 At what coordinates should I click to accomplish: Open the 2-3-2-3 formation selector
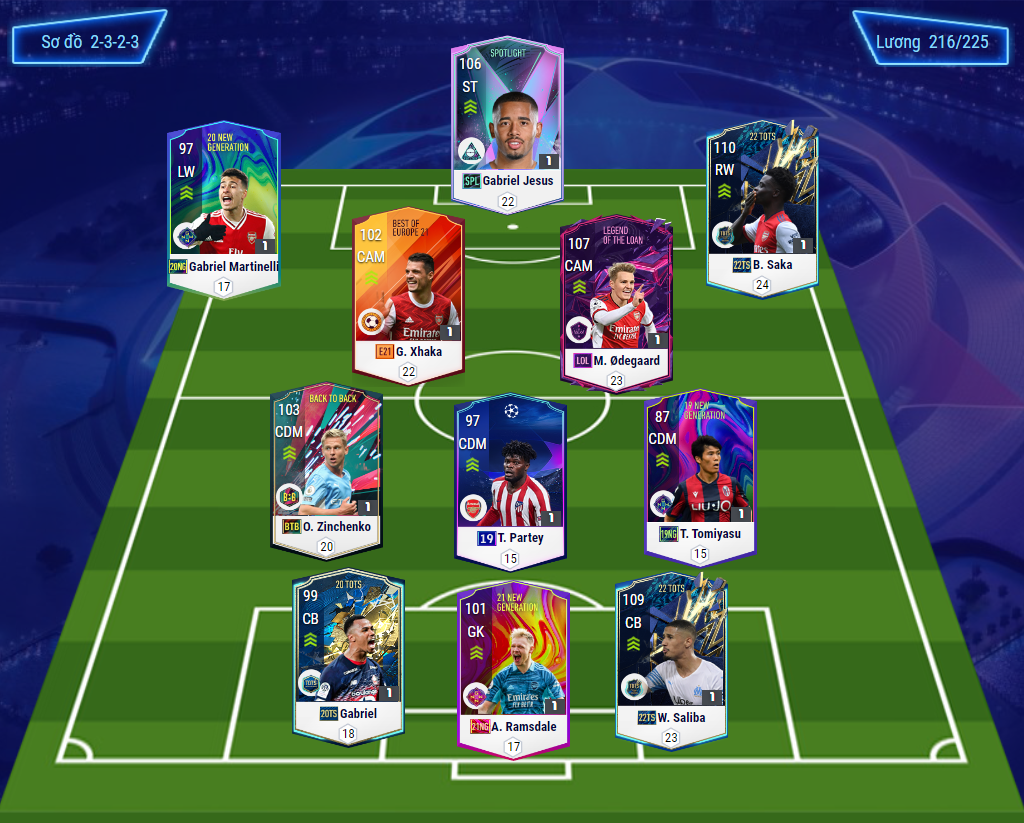tap(90, 42)
